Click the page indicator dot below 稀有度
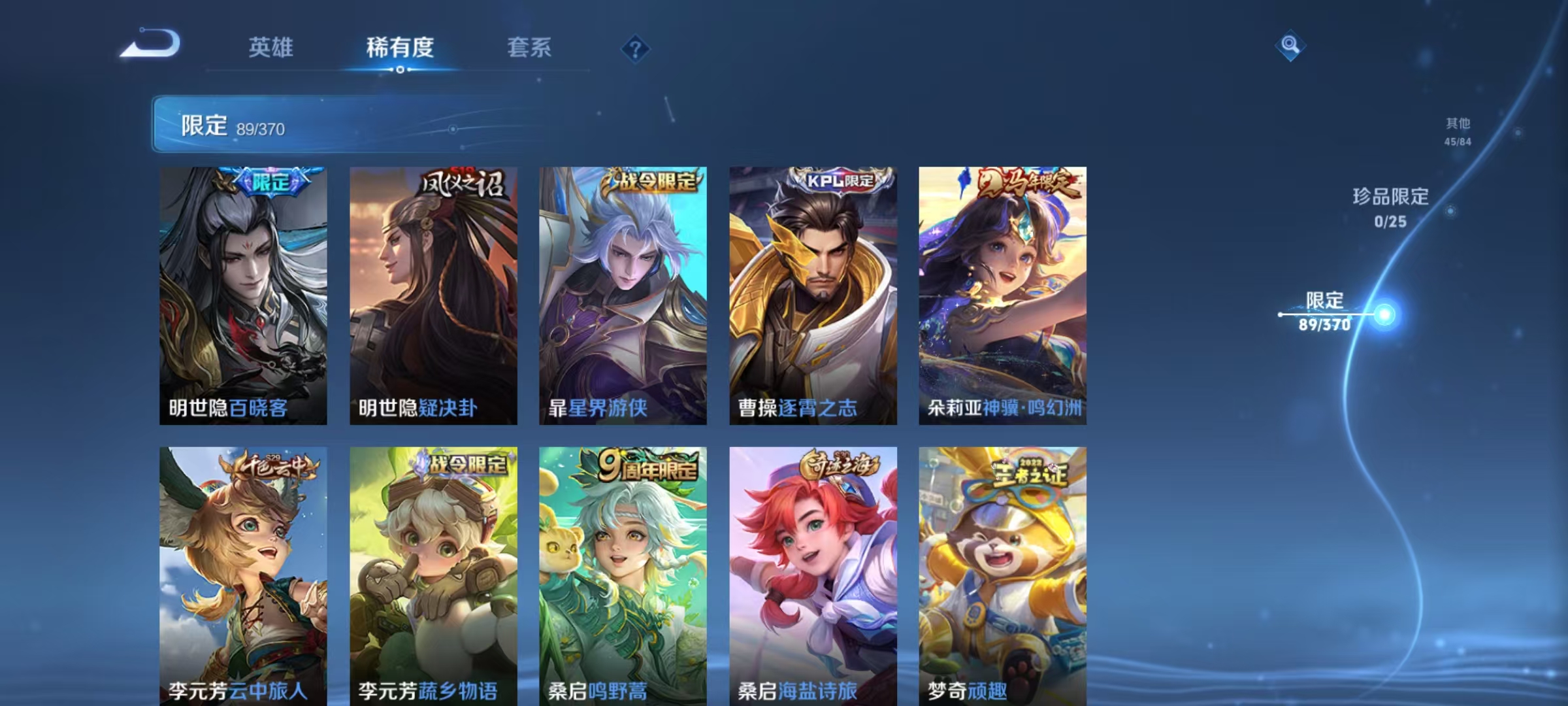 pos(400,68)
